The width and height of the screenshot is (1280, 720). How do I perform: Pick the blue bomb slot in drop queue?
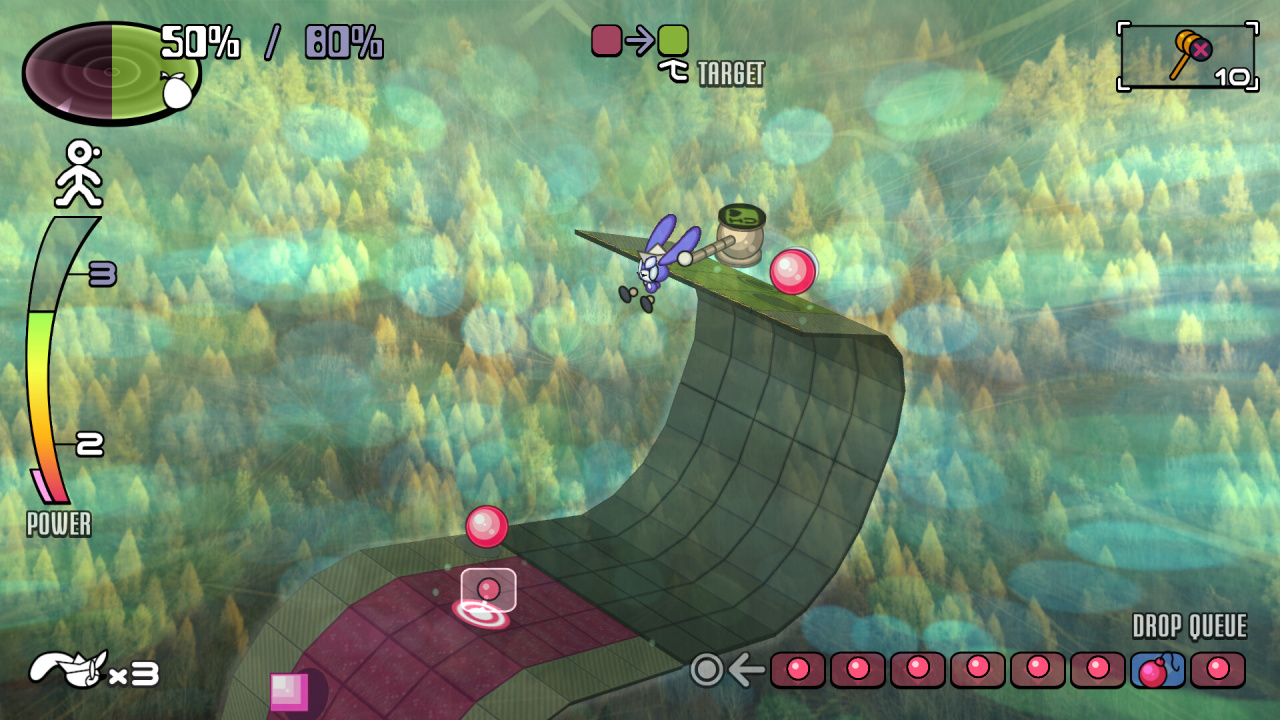point(1157,669)
